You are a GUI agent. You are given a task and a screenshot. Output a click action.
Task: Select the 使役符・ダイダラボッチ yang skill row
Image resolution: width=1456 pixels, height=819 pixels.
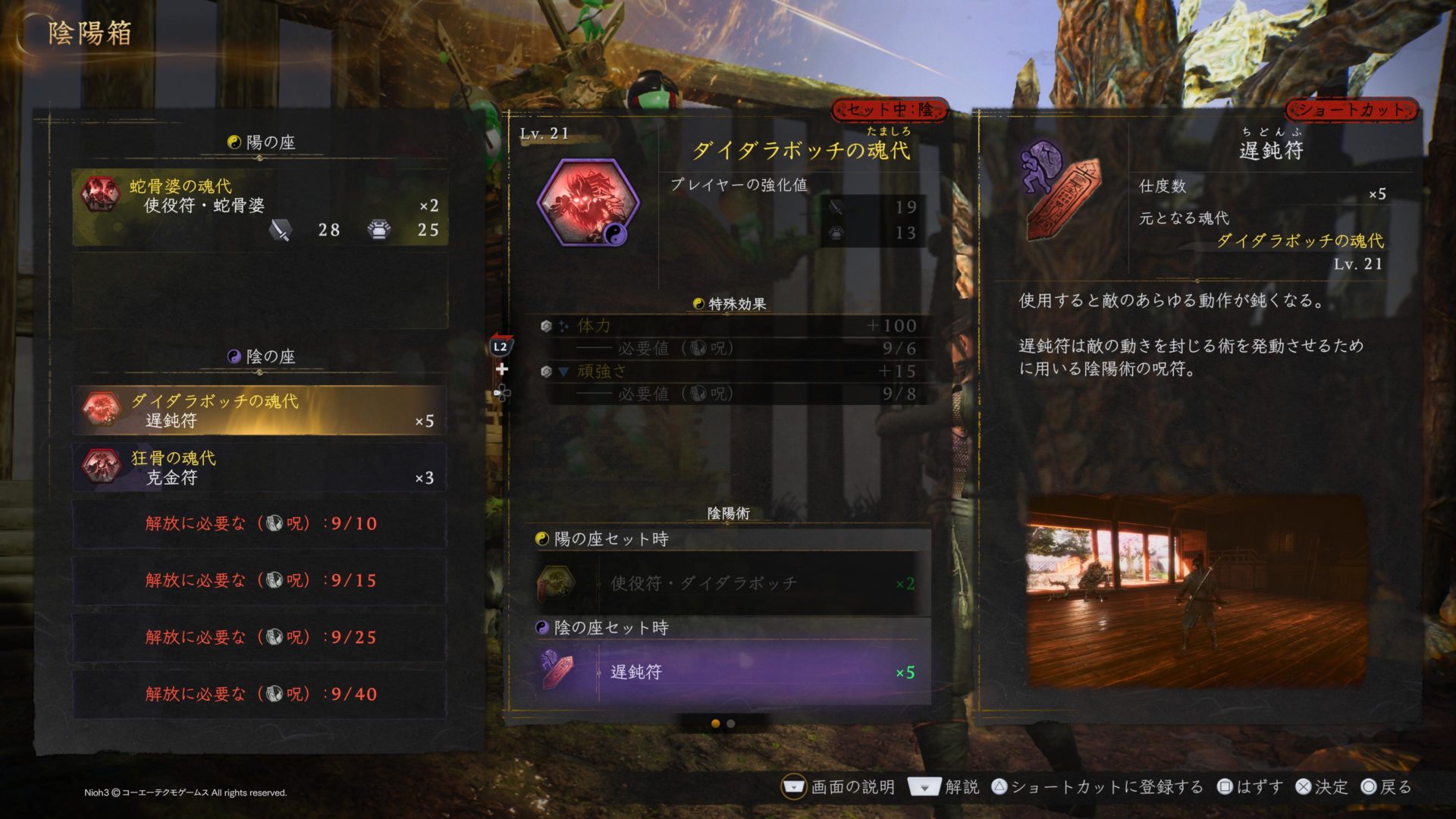point(726,583)
